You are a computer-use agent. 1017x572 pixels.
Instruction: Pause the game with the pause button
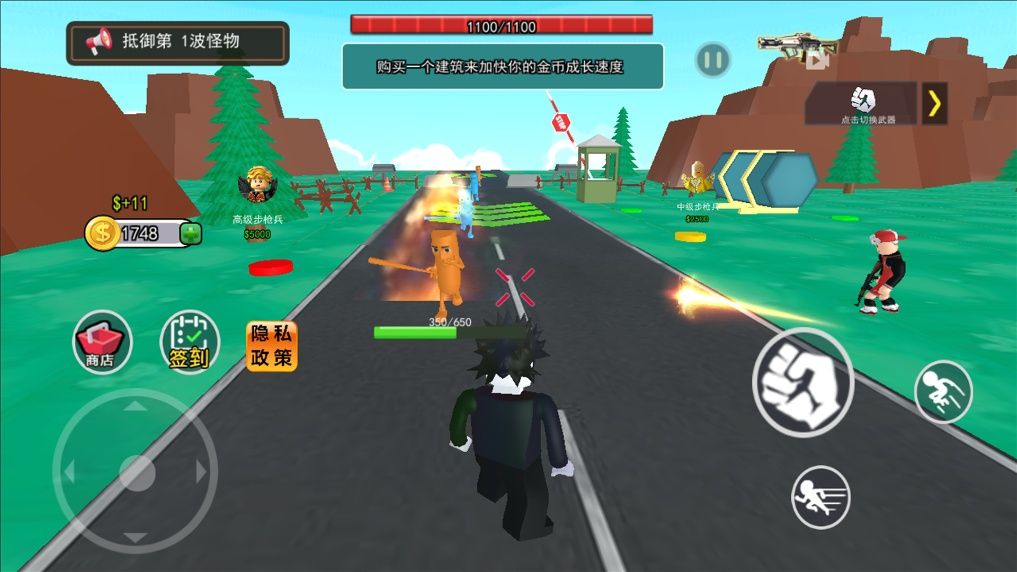coord(712,60)
